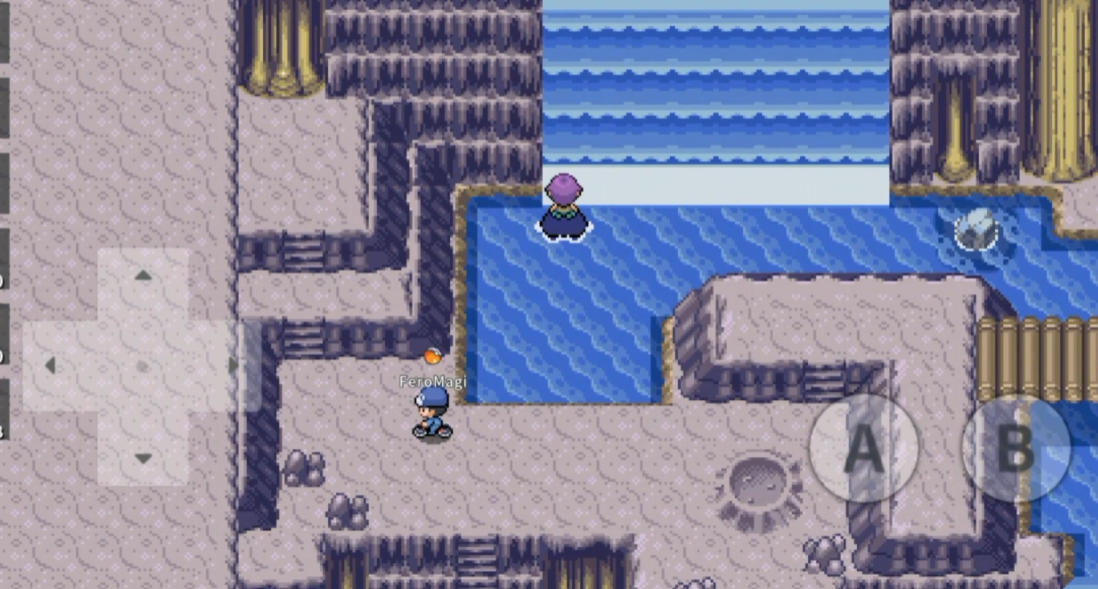Tap the on-screen B button
The image size is (1098, 589).
pos(1015,449)
